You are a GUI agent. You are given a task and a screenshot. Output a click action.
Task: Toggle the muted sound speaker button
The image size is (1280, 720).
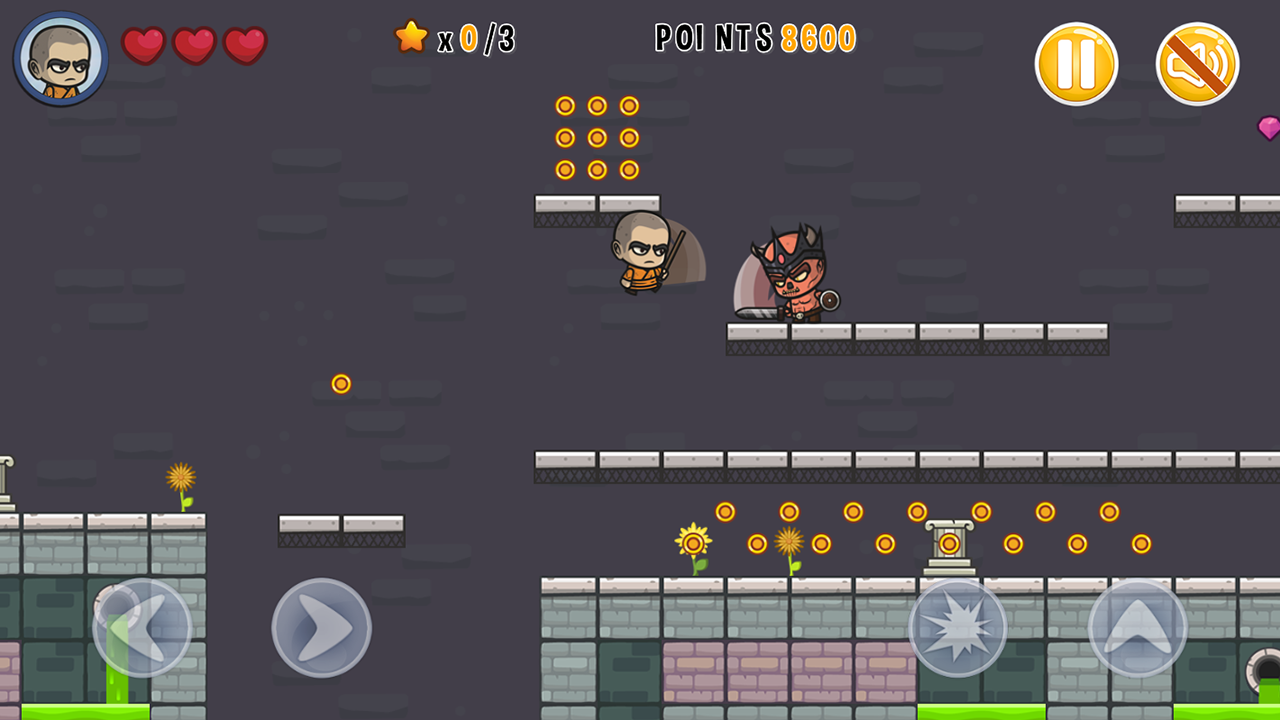(1197, 64)
